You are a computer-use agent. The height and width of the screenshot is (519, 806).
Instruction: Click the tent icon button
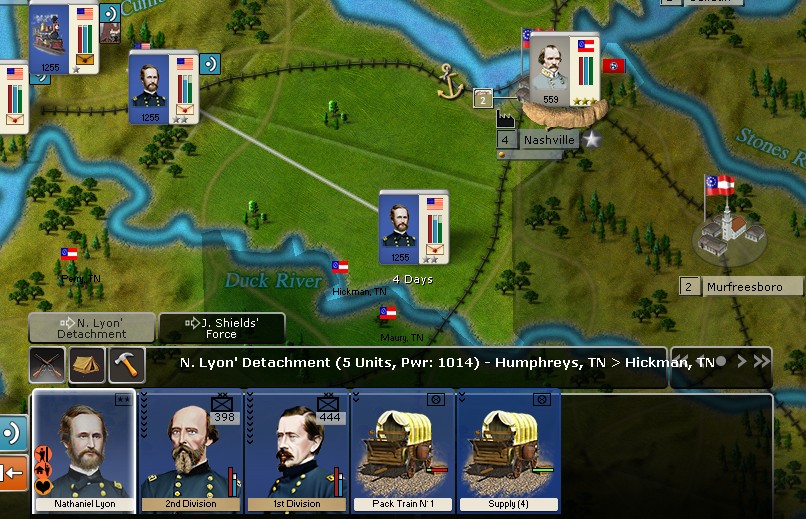point(87,365)
